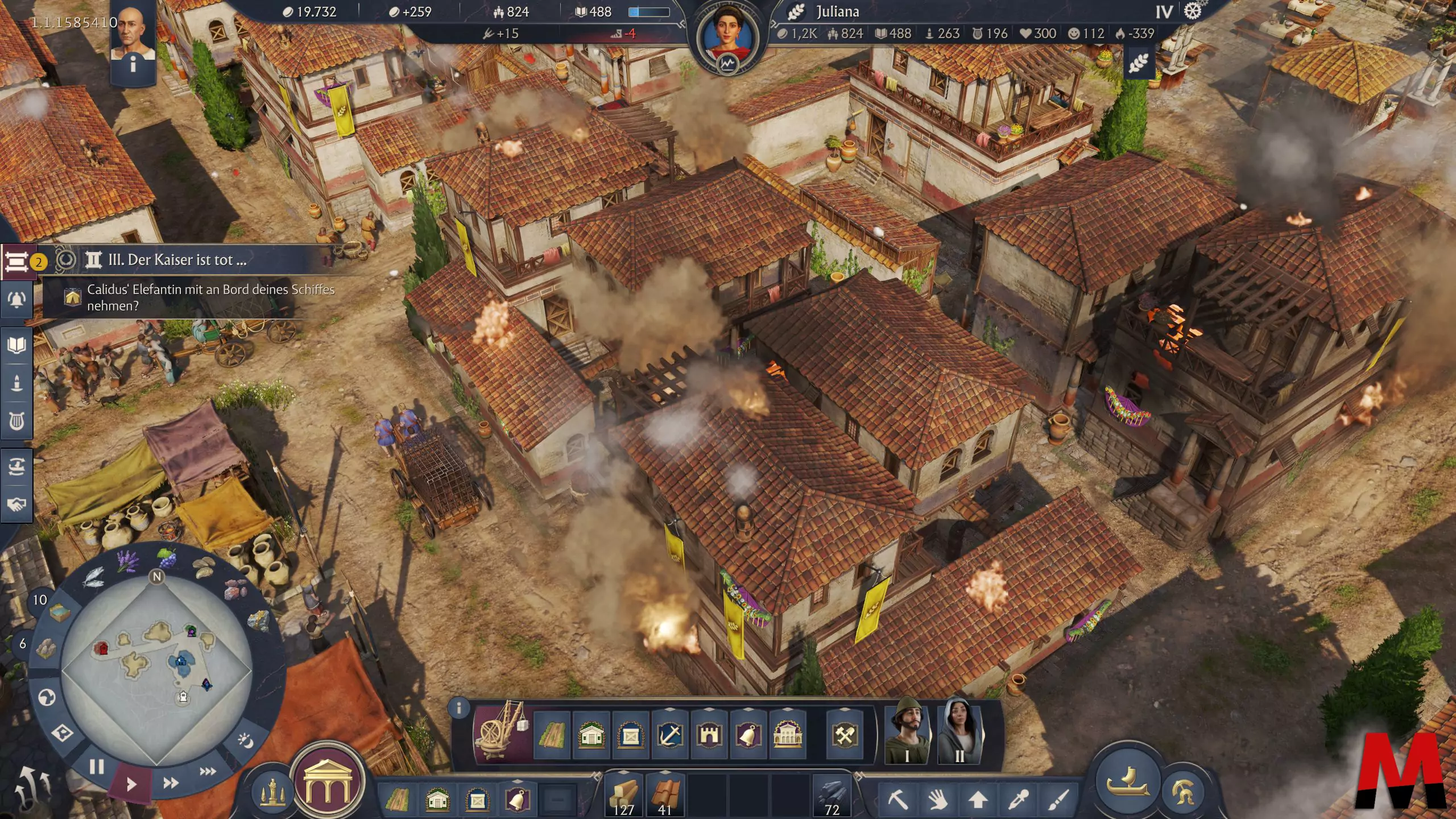Open the settings gear menu

pyautogui.click(x=1192, y=11)
